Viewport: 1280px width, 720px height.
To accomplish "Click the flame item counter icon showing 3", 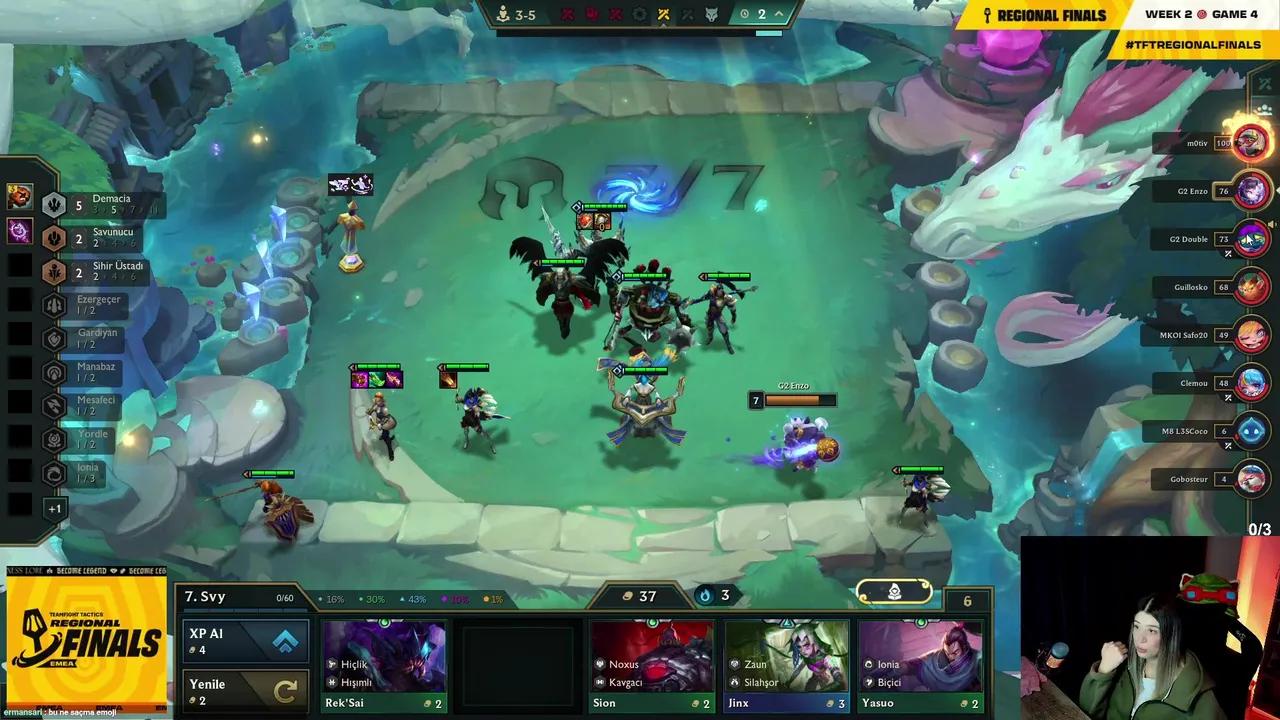I will [x=705, y=595].
